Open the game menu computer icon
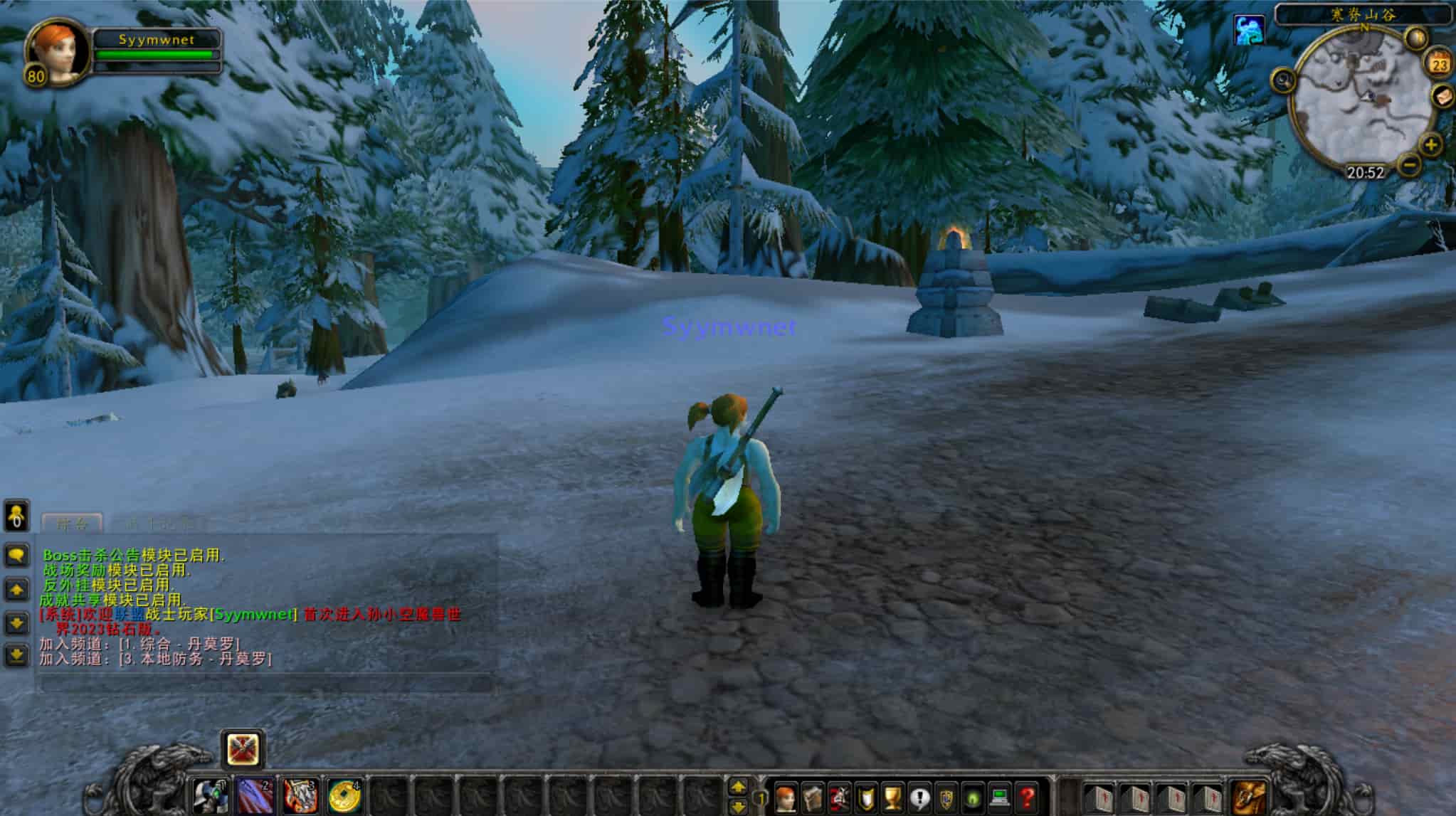The height and width of the screenshot is (816, 1456). click(x=1000, y=798)
